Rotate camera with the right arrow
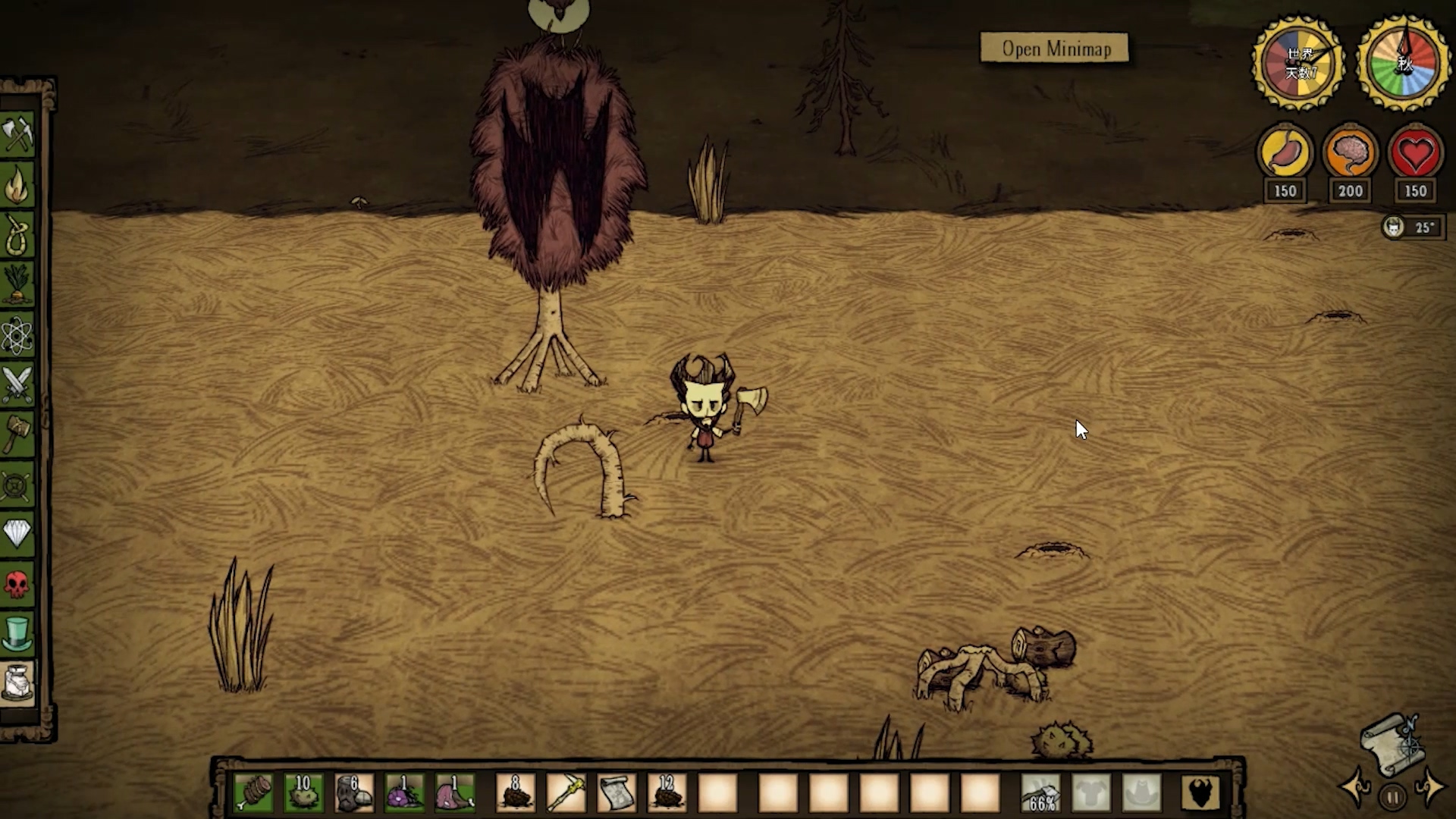 coord(1430,786)
